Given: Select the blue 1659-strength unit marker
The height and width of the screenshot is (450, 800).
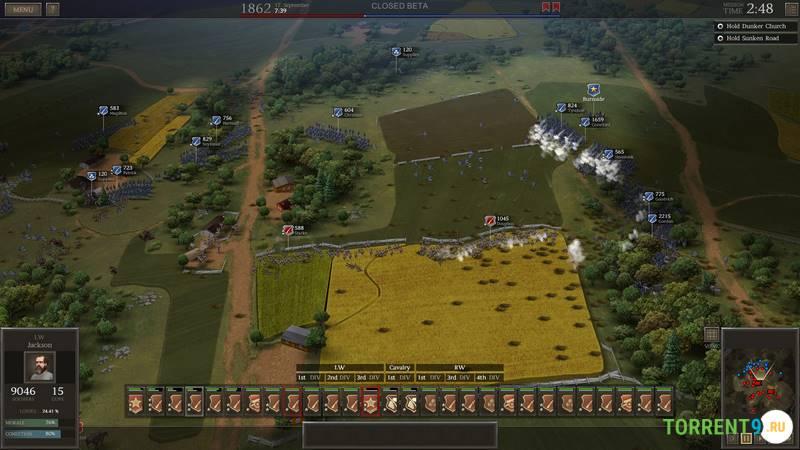Looking at the screenshot, I should click(585, 122).
